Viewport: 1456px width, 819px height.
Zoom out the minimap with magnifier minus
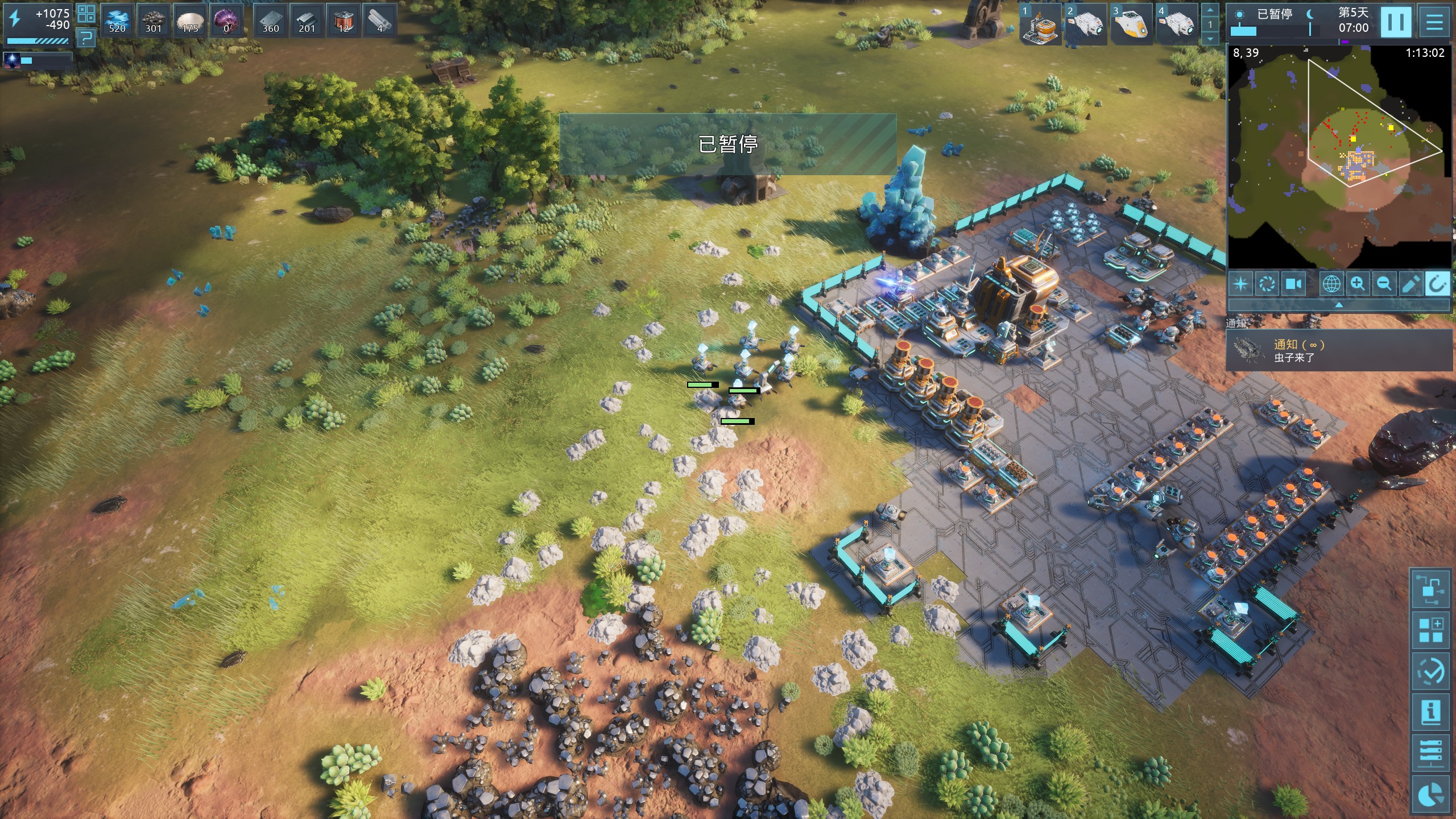(x=1384, y=283)
